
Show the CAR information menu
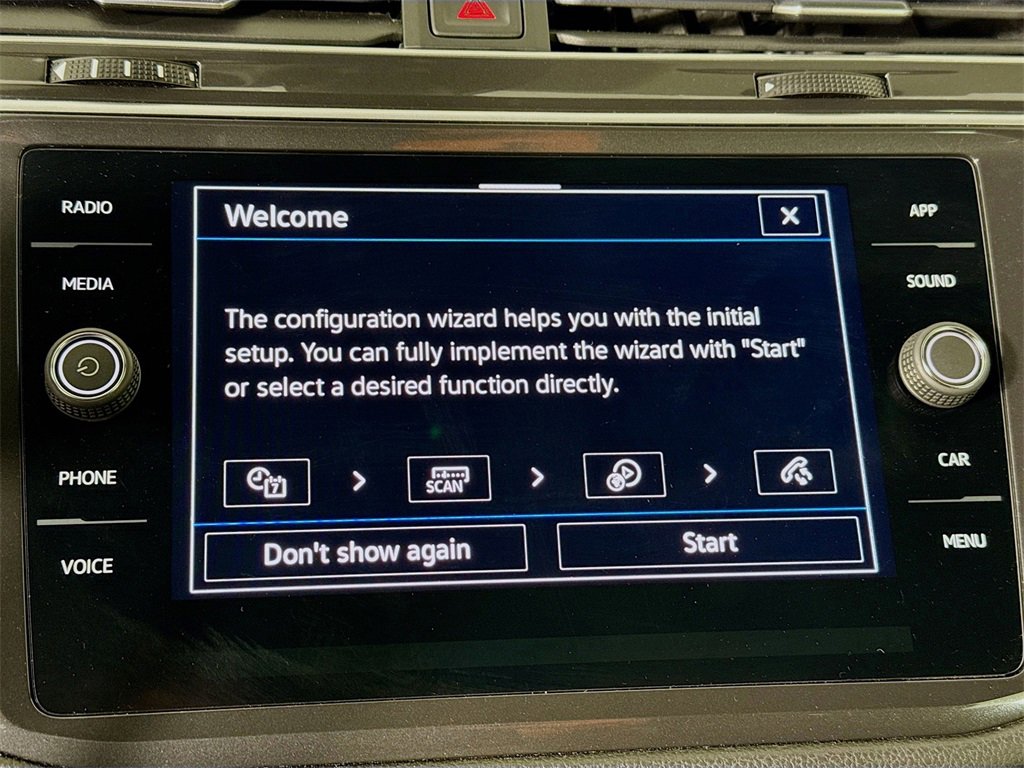coord(953,460)
